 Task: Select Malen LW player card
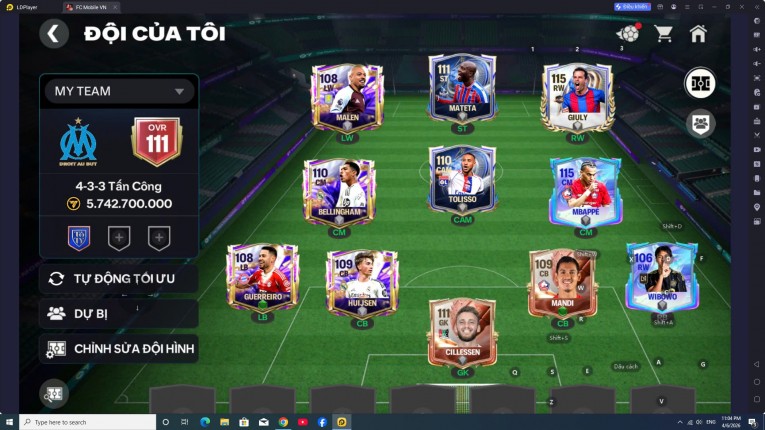pyautogui.click(x=347, y=98)
